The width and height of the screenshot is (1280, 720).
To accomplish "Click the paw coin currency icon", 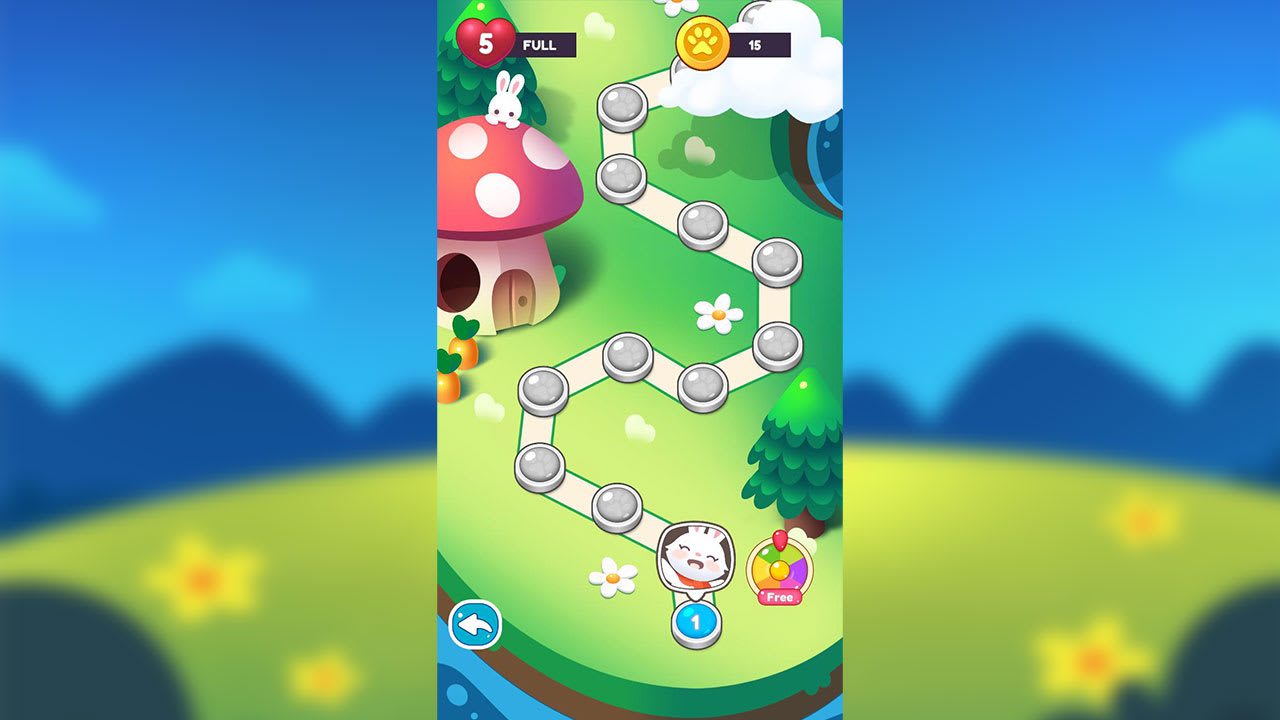I will click(703, 45).
